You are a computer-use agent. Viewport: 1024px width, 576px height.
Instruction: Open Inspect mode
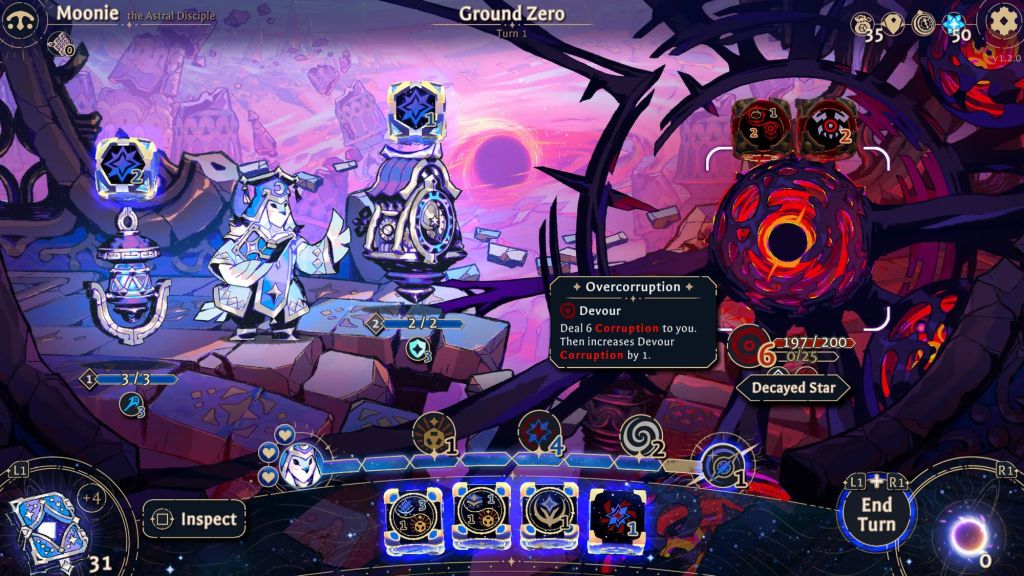tap(194, 519)
